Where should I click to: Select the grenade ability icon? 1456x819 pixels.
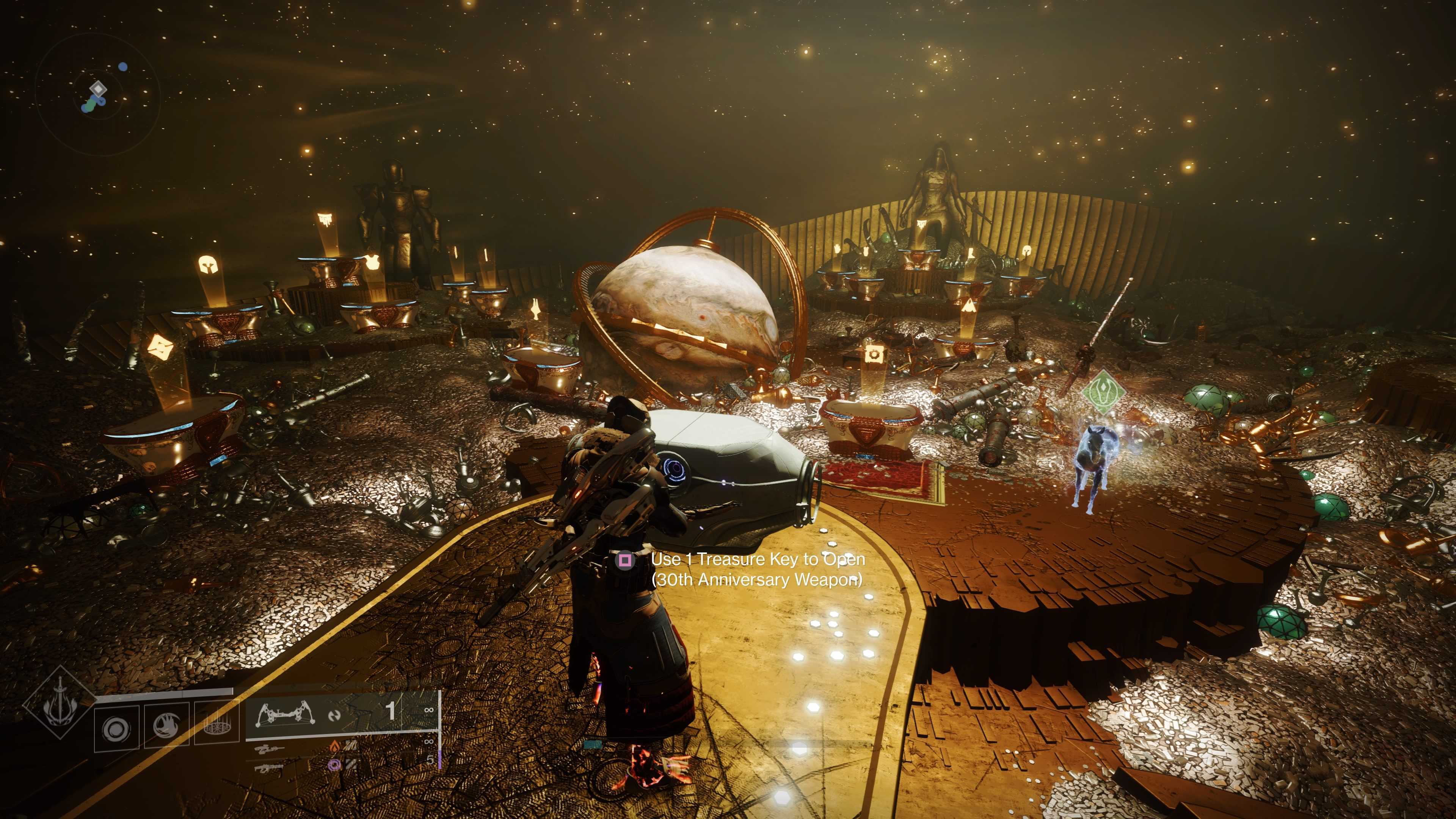pos(117,729)
